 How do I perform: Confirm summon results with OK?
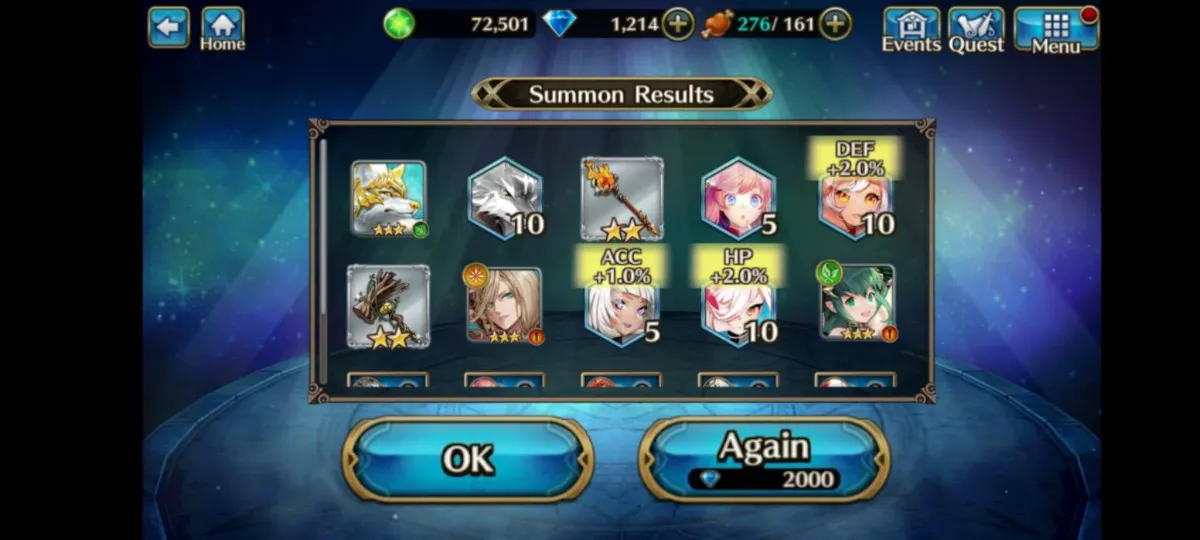(x=468, y=459)
